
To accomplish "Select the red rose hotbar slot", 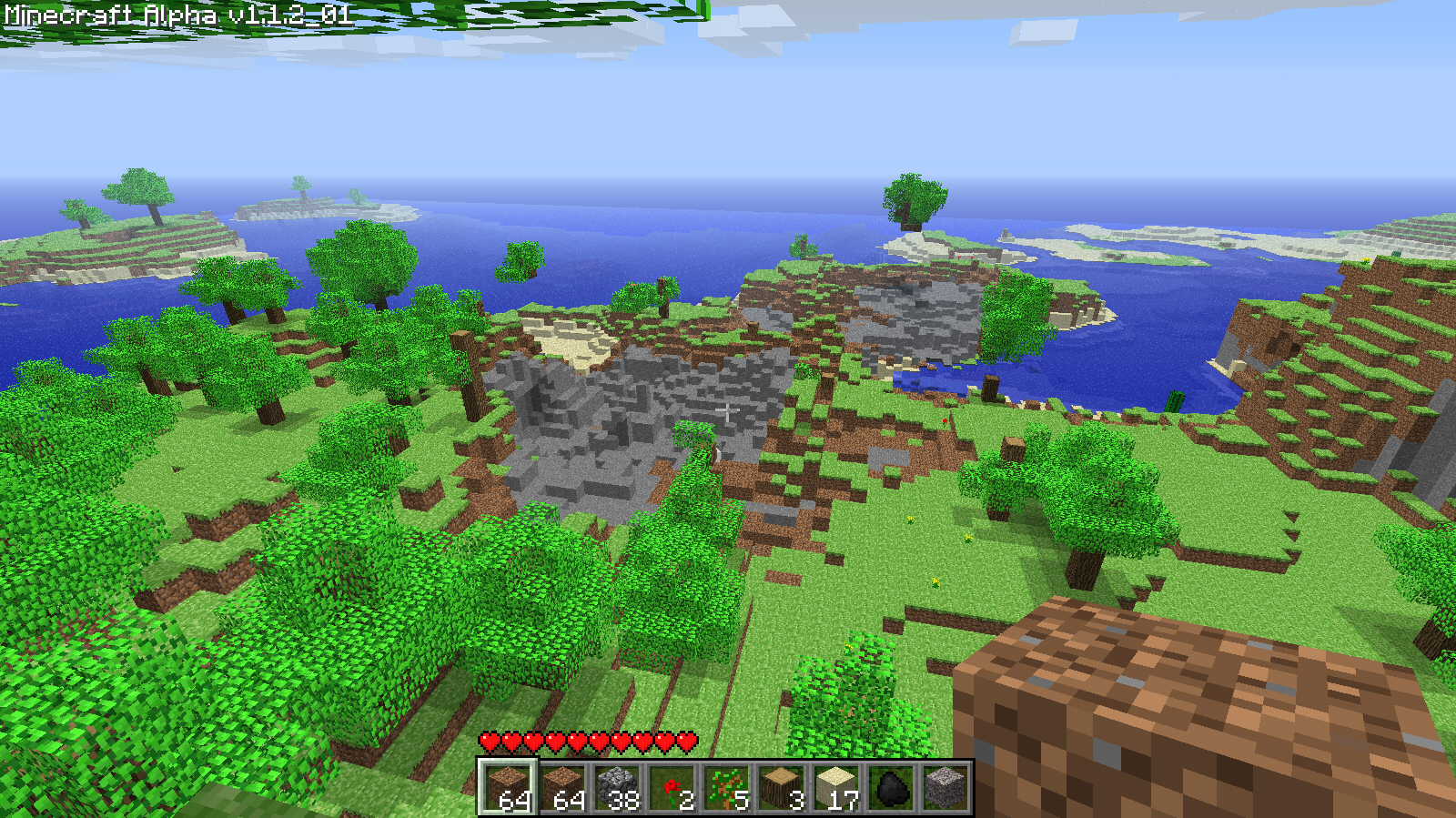I will (x=672, y=787).
